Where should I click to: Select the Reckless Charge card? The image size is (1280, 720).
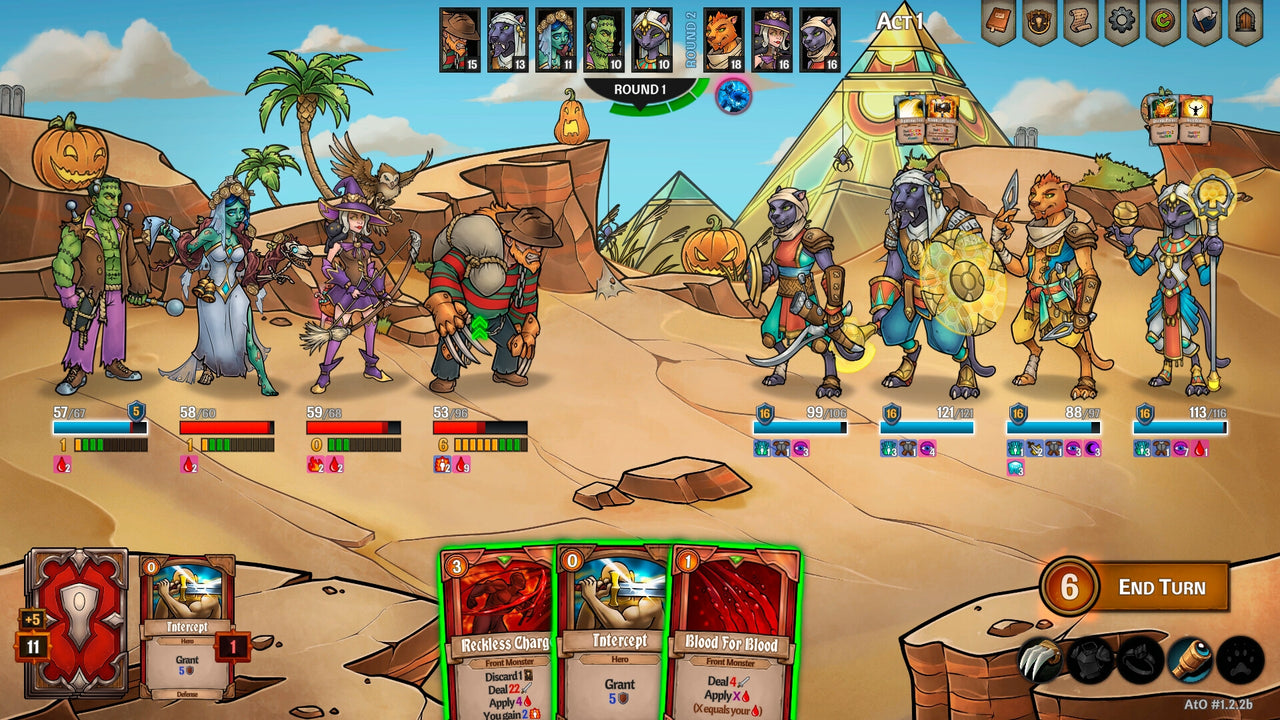(498, 632)
